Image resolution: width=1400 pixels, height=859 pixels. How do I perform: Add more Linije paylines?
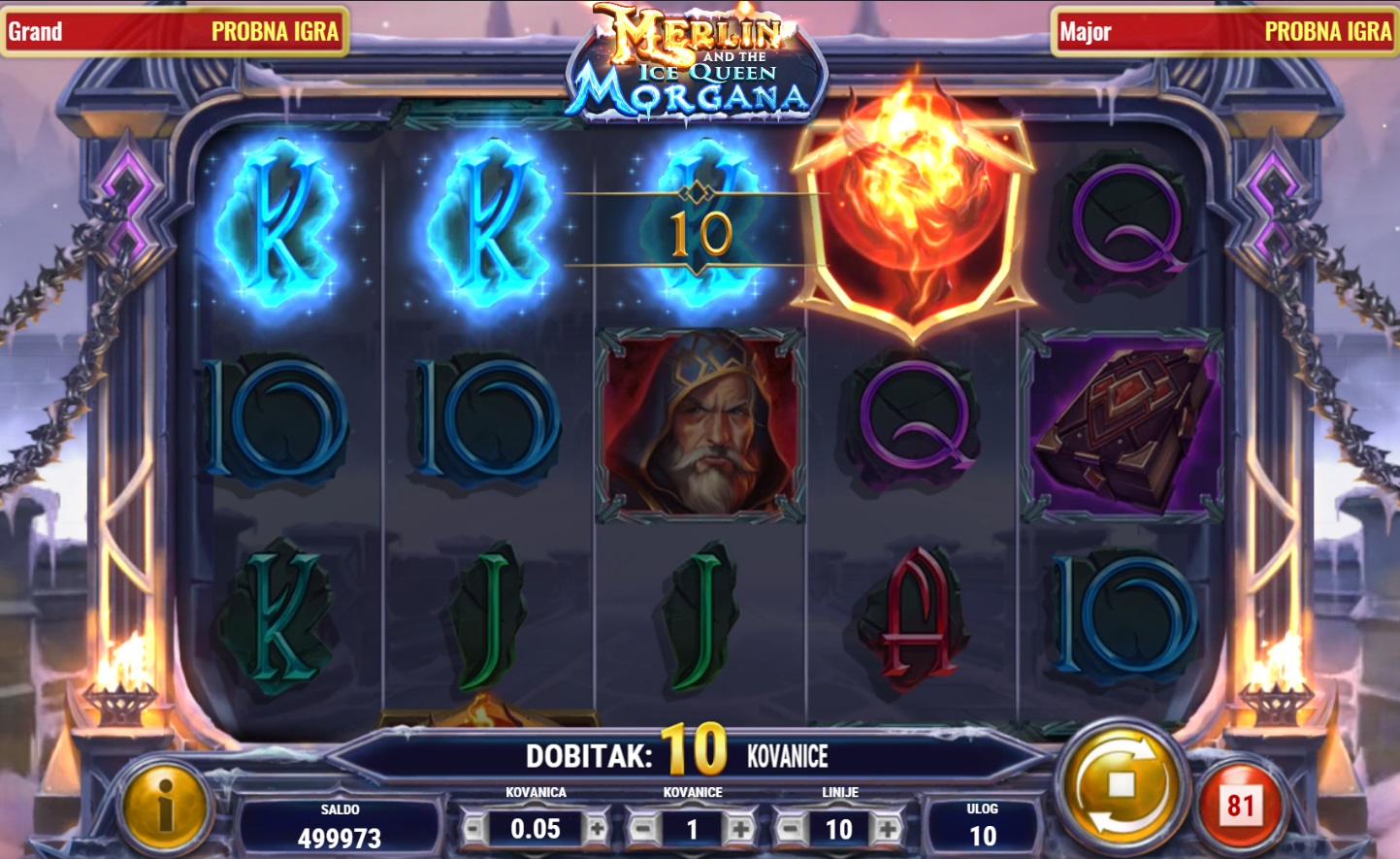pos(887,829)
